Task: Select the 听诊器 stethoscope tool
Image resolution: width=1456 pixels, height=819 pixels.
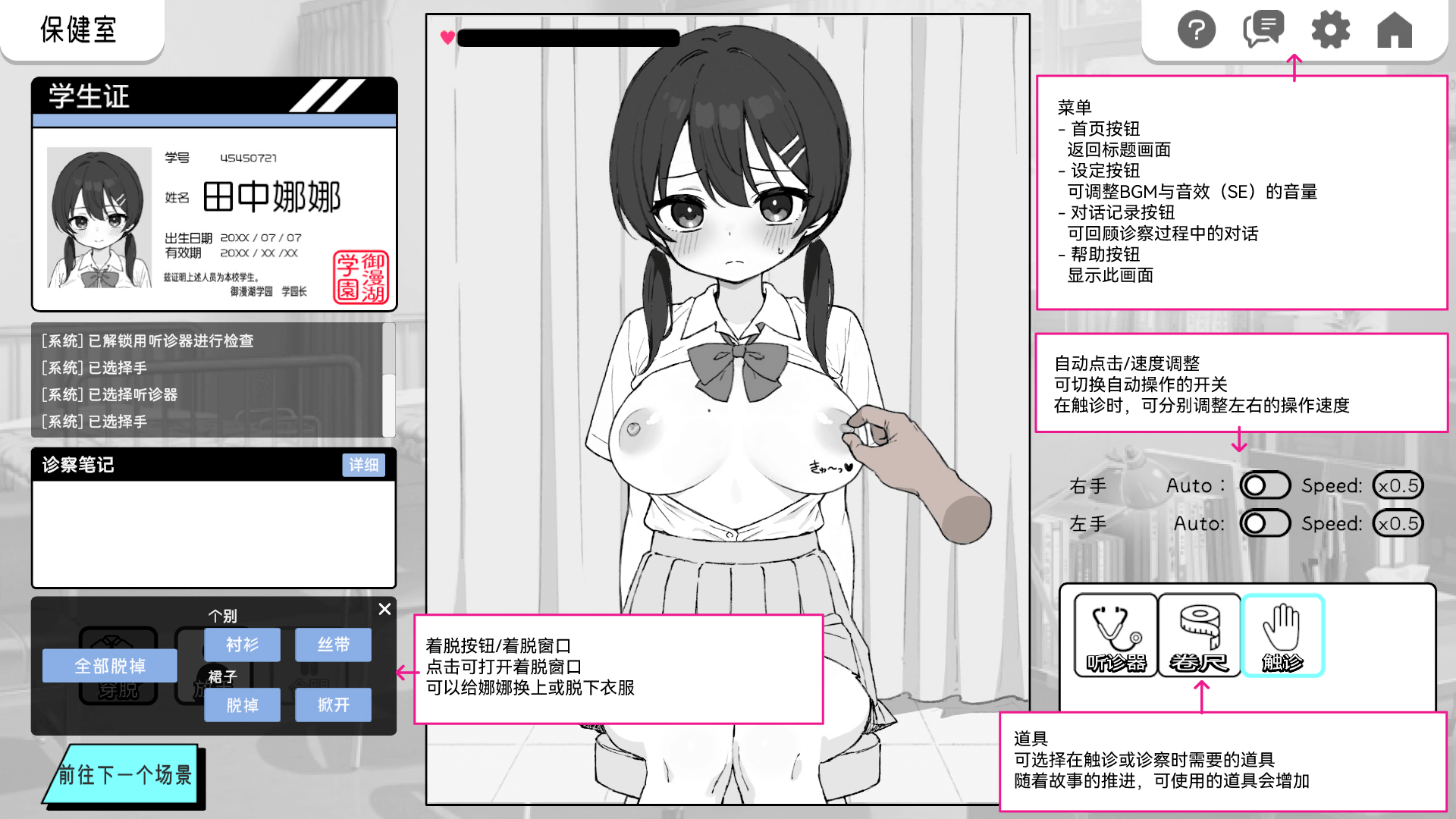Action: pos(1115,635)
